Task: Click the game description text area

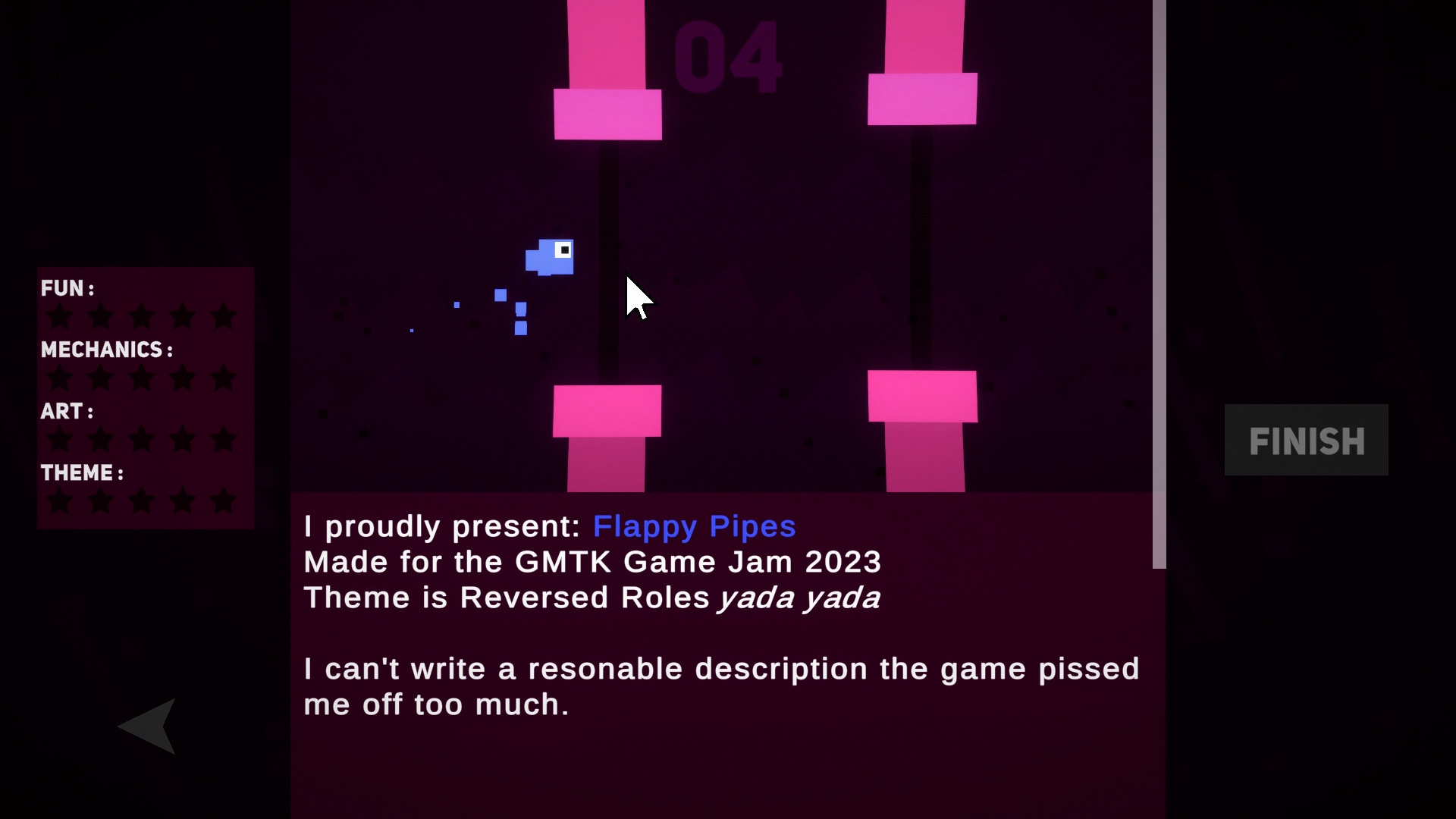Action: coord(720,667)
